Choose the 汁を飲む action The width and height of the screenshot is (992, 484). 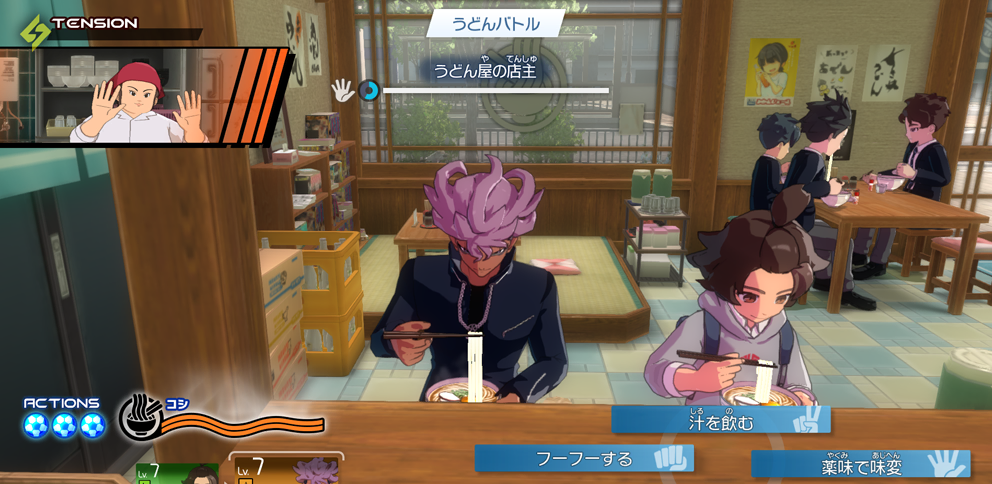pyautogui.click(x=721, y=421)
